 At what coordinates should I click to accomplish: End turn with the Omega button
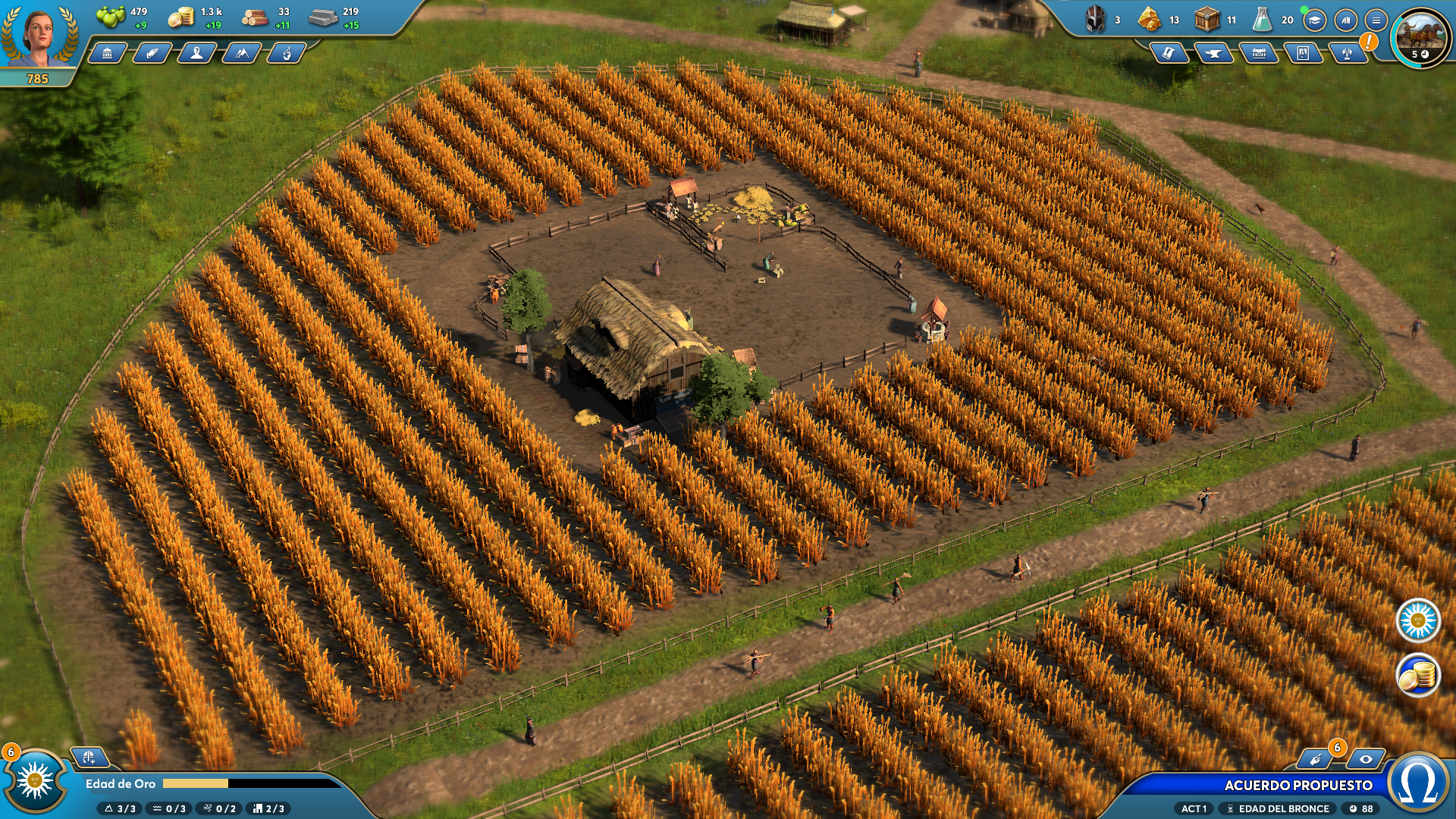coord(1419,785)
